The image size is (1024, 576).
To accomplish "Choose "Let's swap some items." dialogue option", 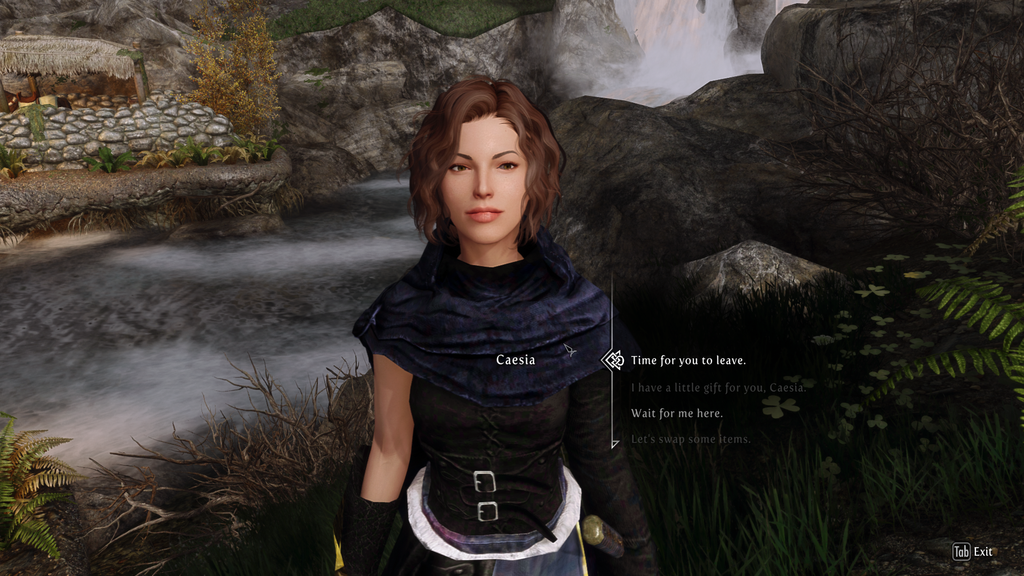I will pos(690,439).
